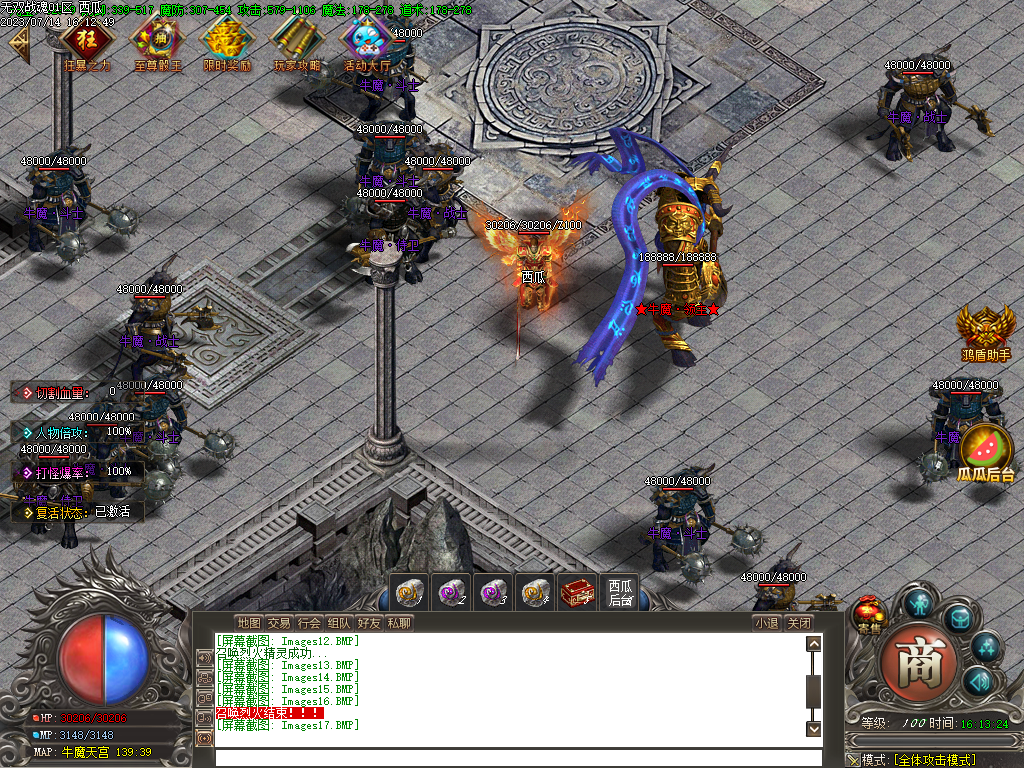This screenshot has height=768, width=1024.
Task: Select the 私聊 private chat tab
Action: (x=399, y=623)
